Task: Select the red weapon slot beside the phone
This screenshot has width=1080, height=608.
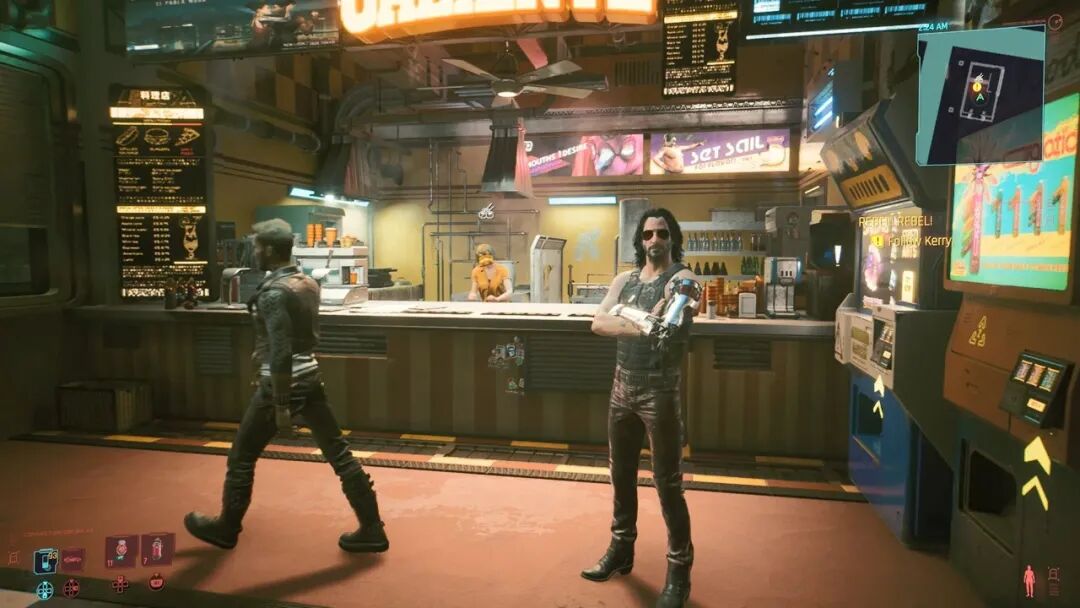Action: click(73, 560)
